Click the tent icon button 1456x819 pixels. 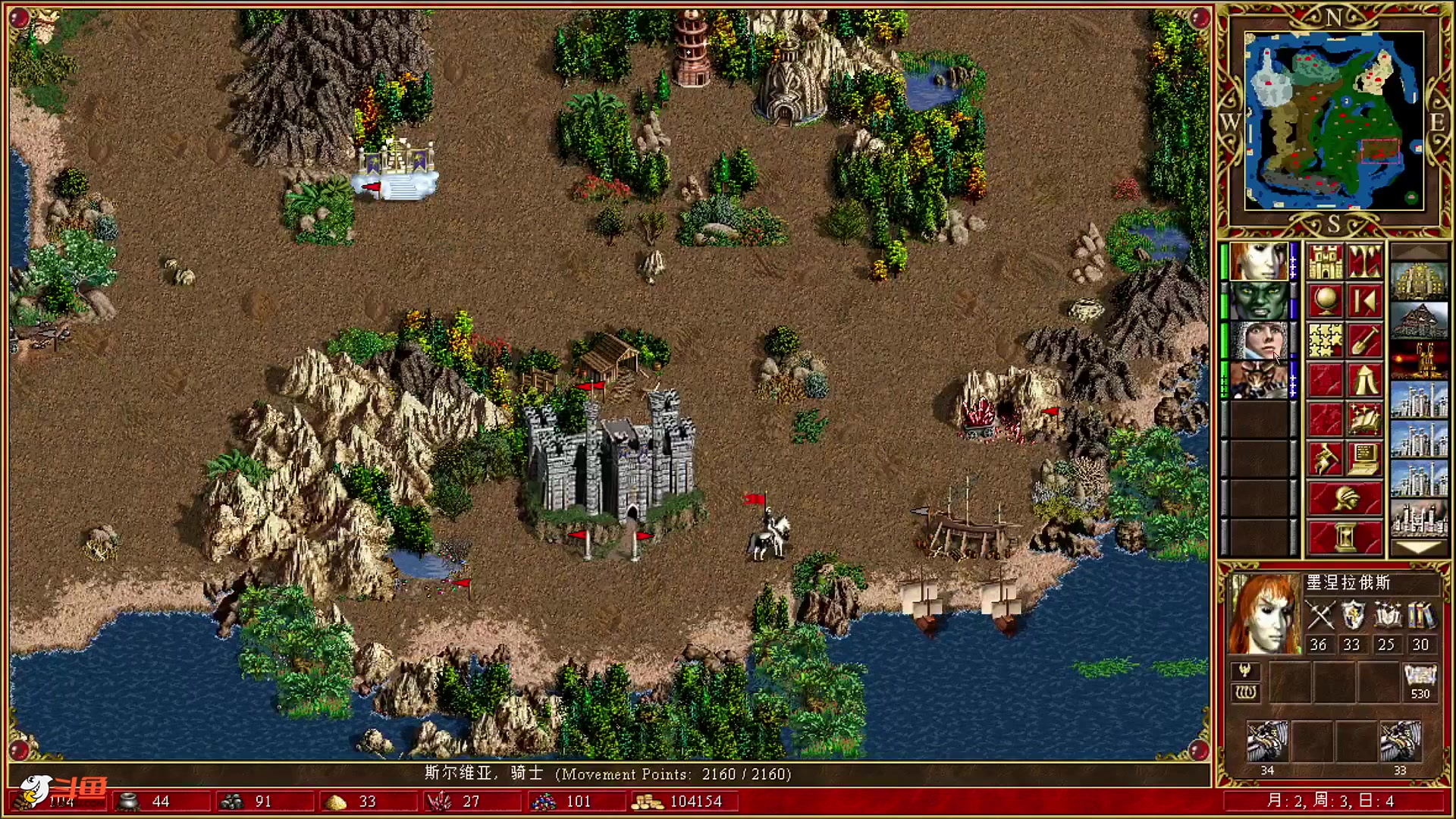[x=1364, y=380]
